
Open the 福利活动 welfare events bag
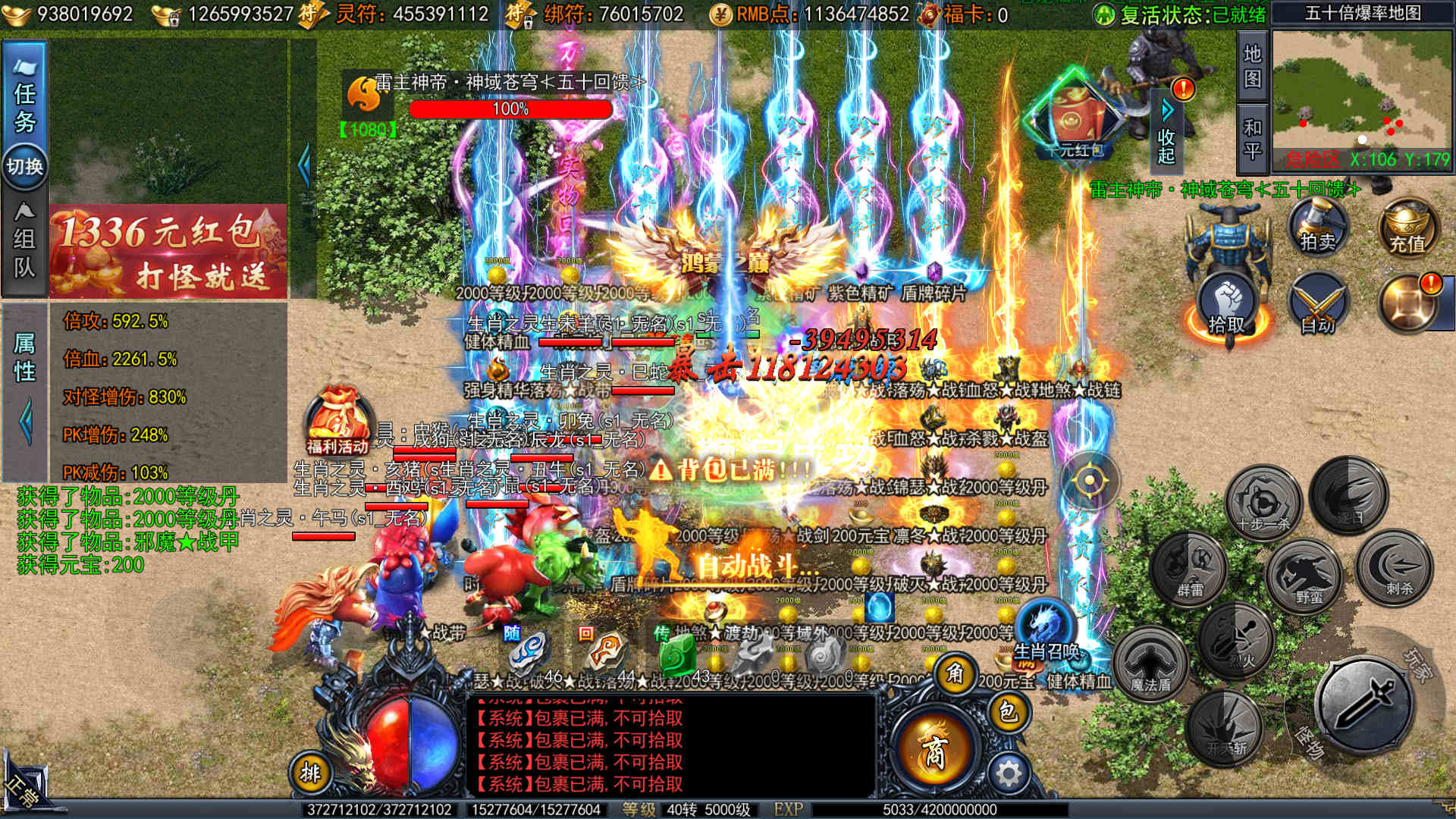click(338, 422)
